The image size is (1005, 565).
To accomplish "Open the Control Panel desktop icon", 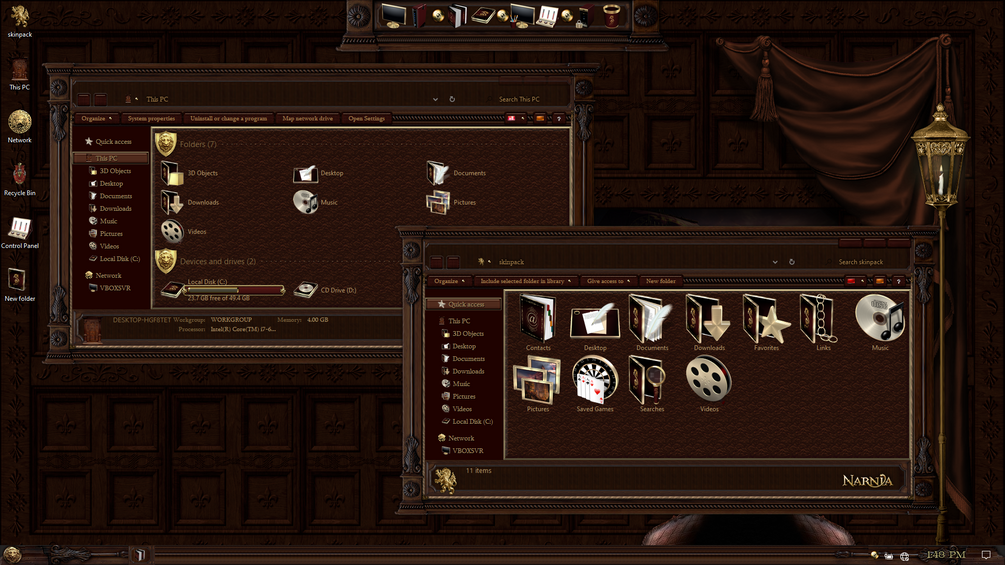I will [x=20, y=230].
